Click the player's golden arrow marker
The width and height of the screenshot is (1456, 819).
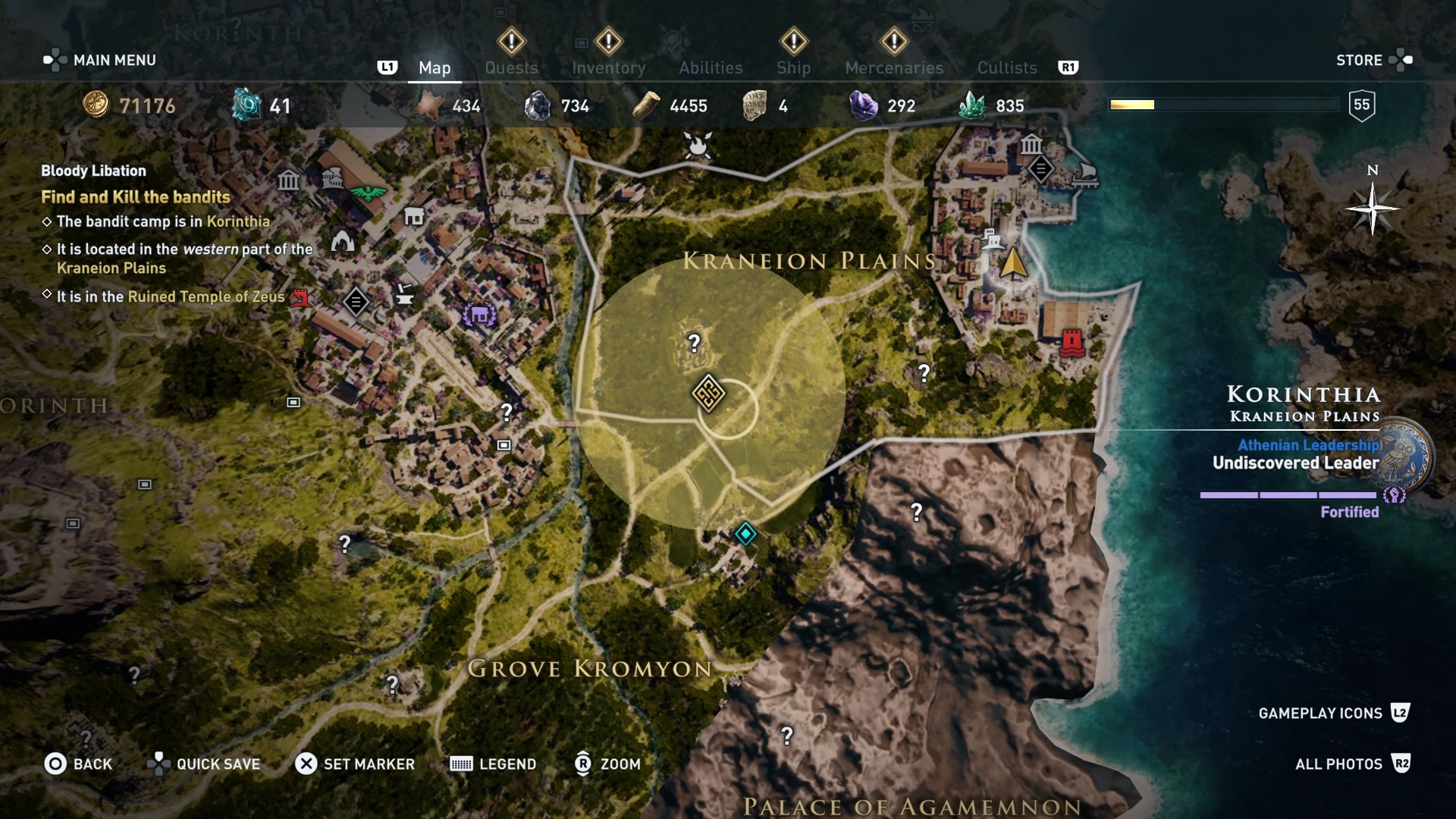tap(1013, 264)
